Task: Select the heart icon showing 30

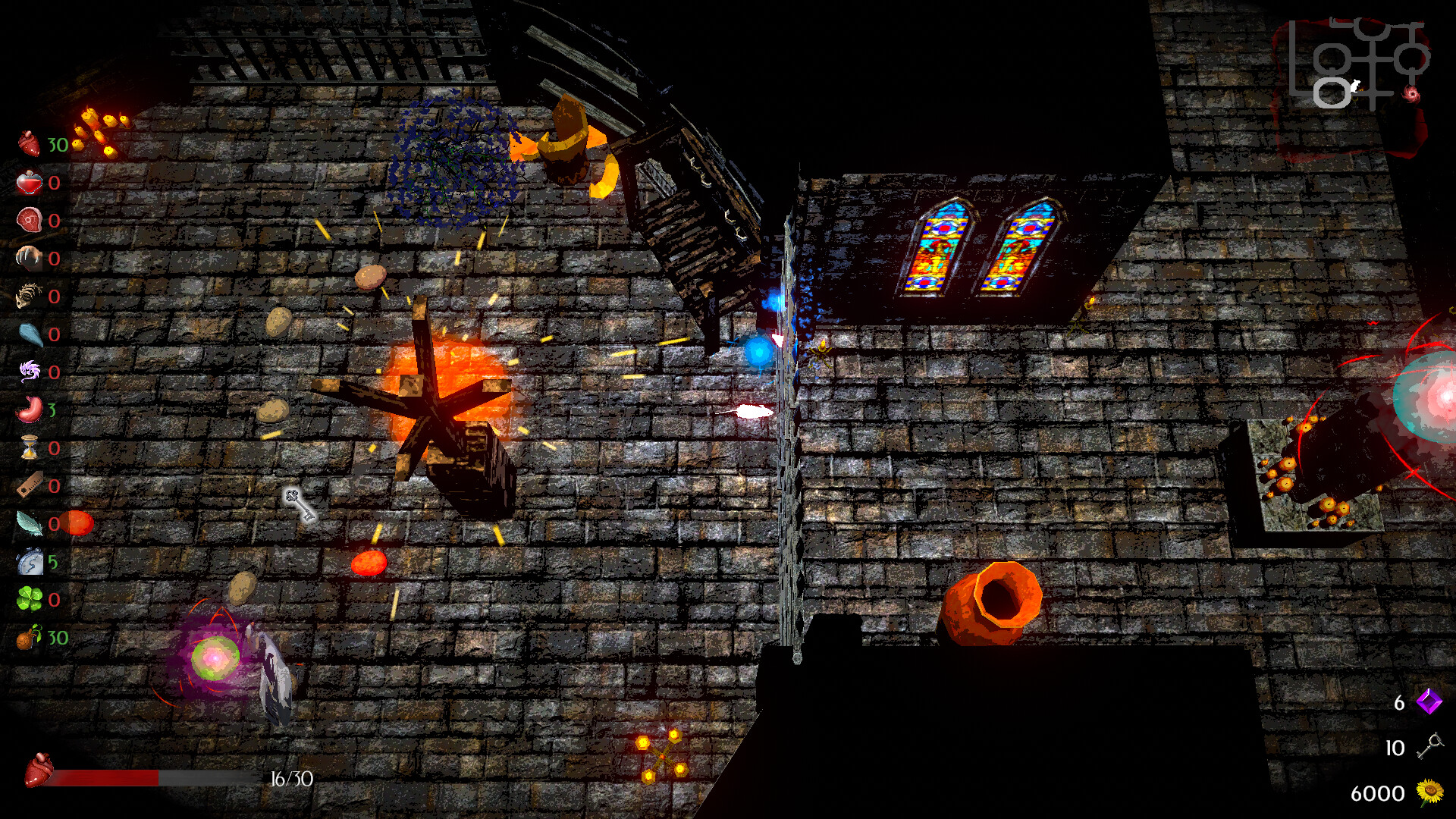Action: point(28,143)
